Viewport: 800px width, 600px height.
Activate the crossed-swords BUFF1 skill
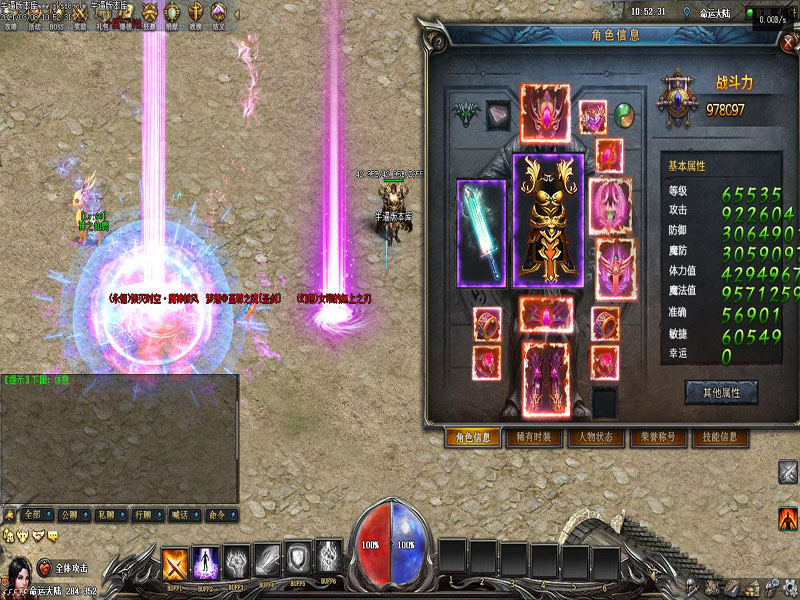[176, 561]
